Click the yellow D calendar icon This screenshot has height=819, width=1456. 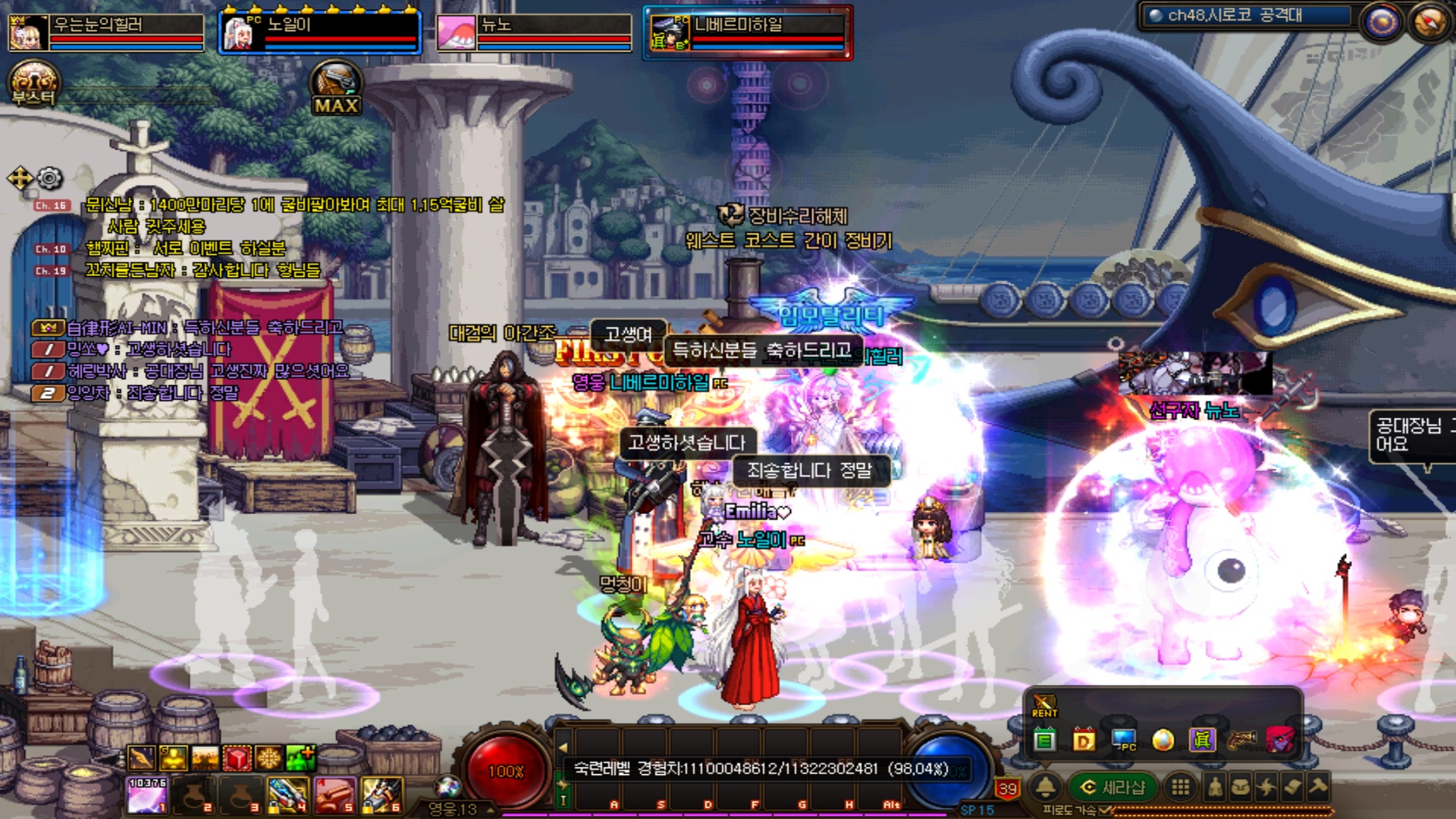[1084, 739]
